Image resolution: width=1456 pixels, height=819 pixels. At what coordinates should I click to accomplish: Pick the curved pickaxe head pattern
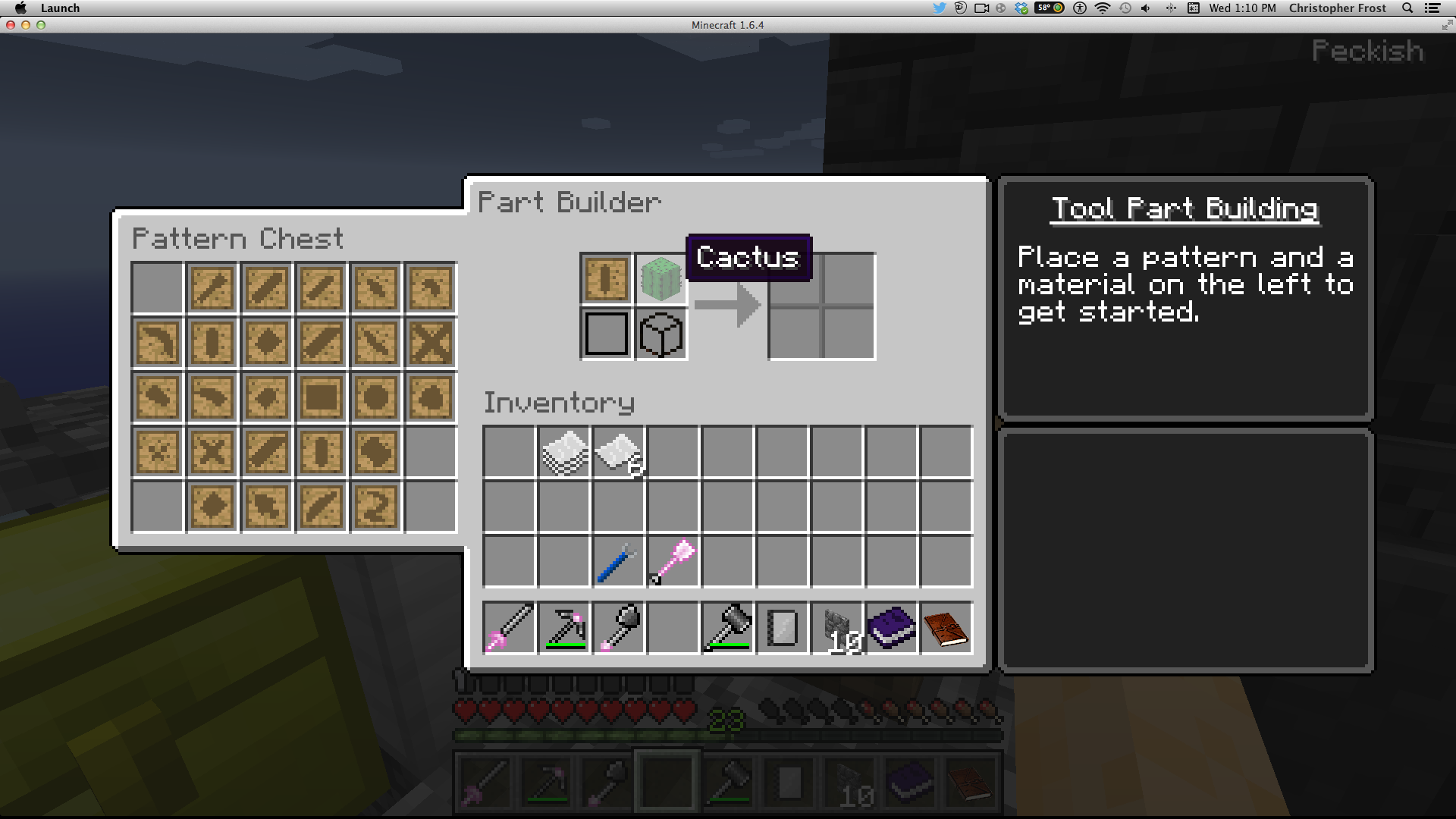(157, 342)
